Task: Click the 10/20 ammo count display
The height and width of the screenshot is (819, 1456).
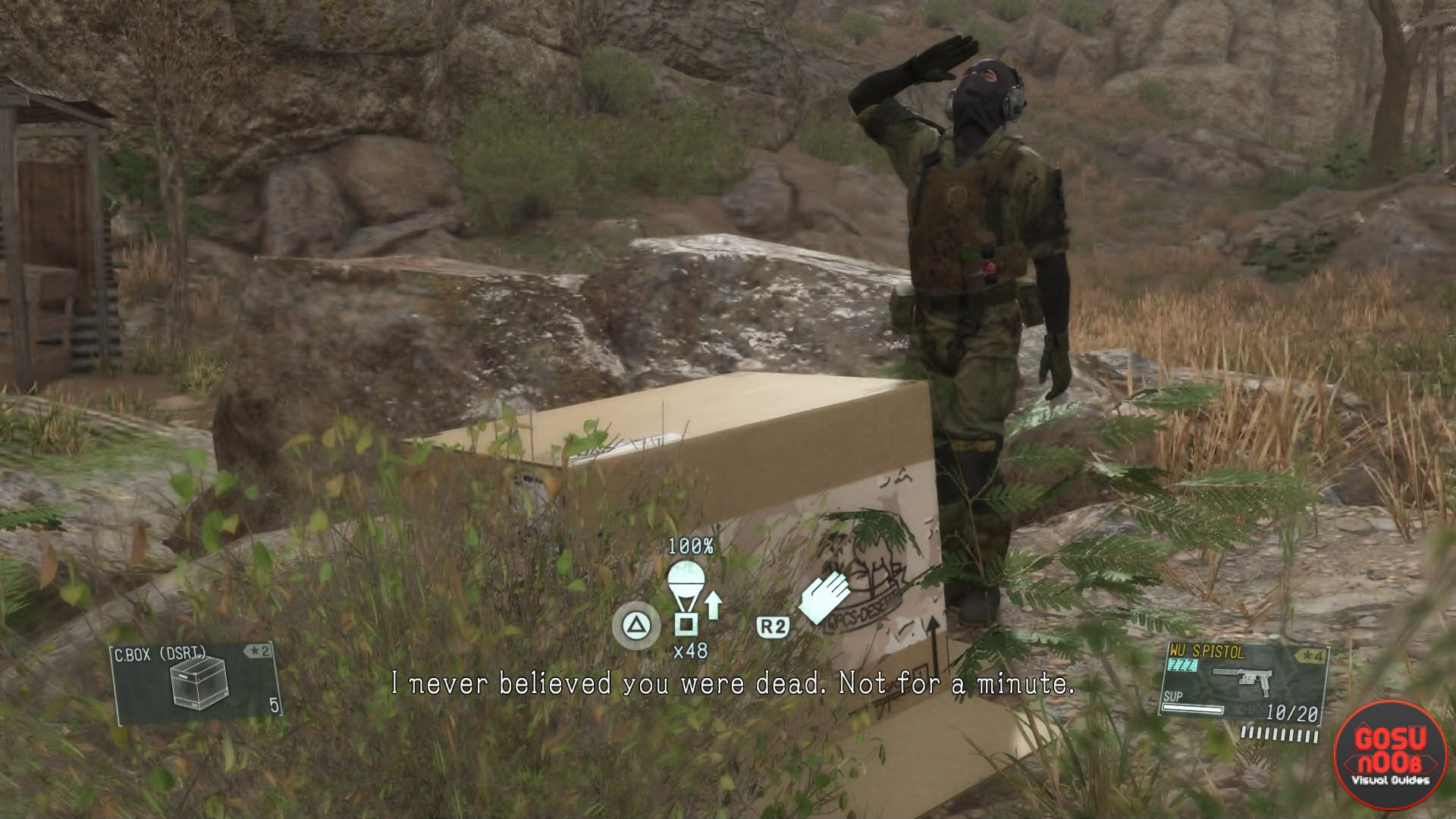Action: (x=1294, y=711)
